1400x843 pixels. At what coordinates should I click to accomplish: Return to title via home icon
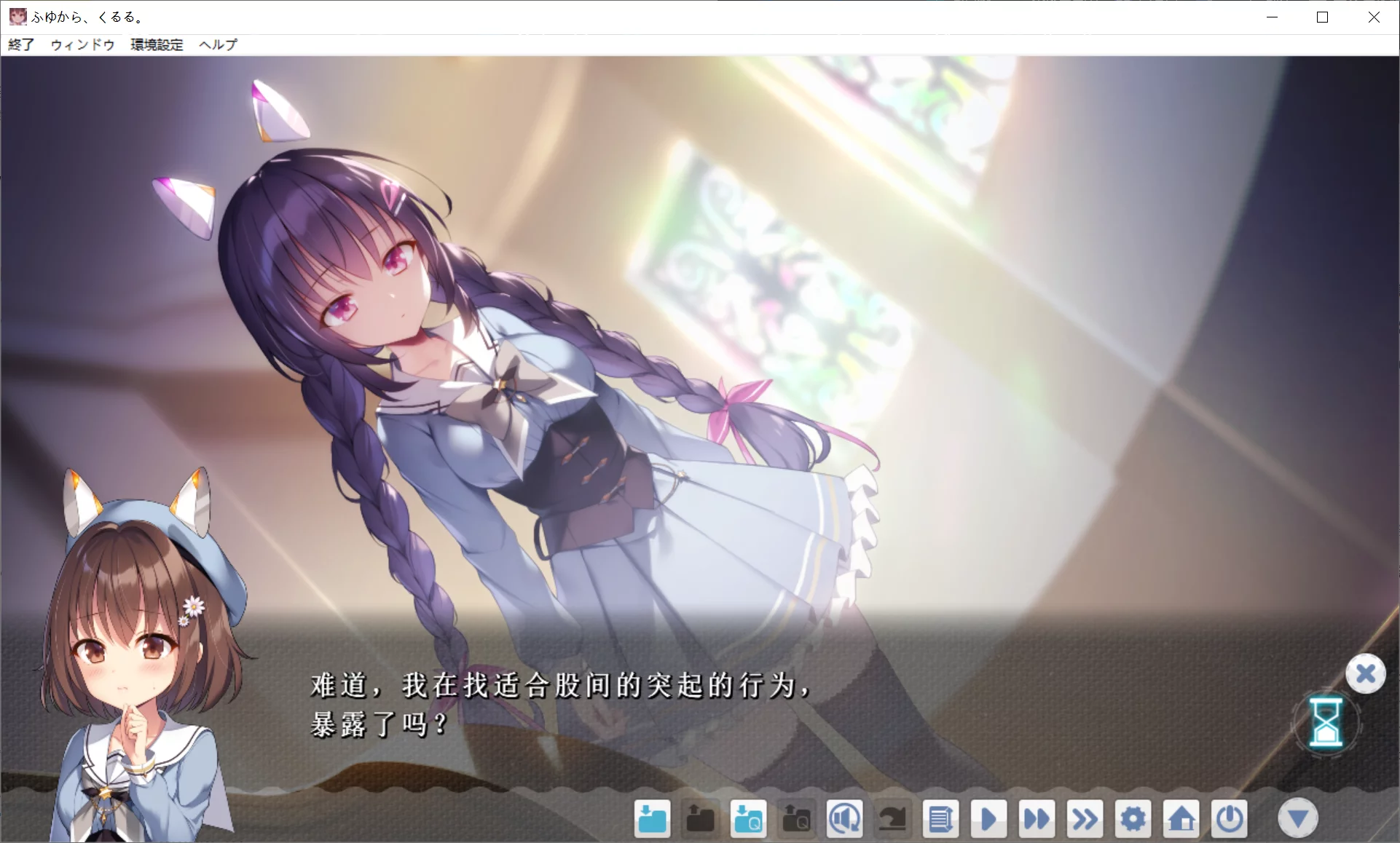click(1181, 818)
